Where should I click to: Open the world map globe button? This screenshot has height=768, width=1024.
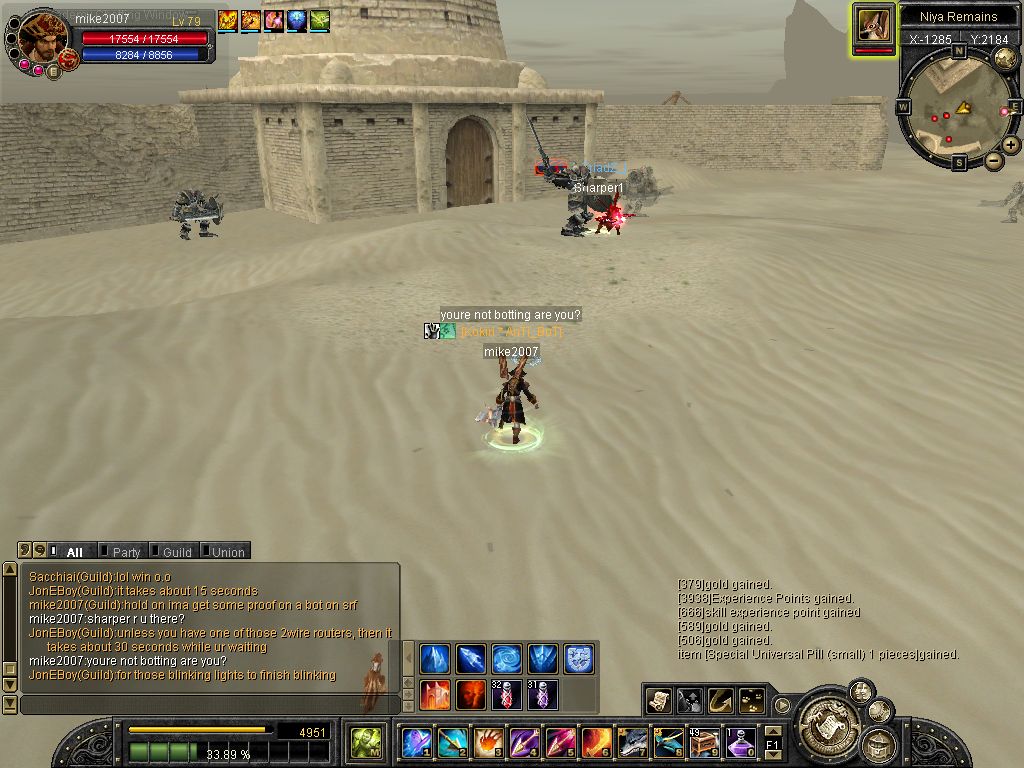coord(1005,59)
